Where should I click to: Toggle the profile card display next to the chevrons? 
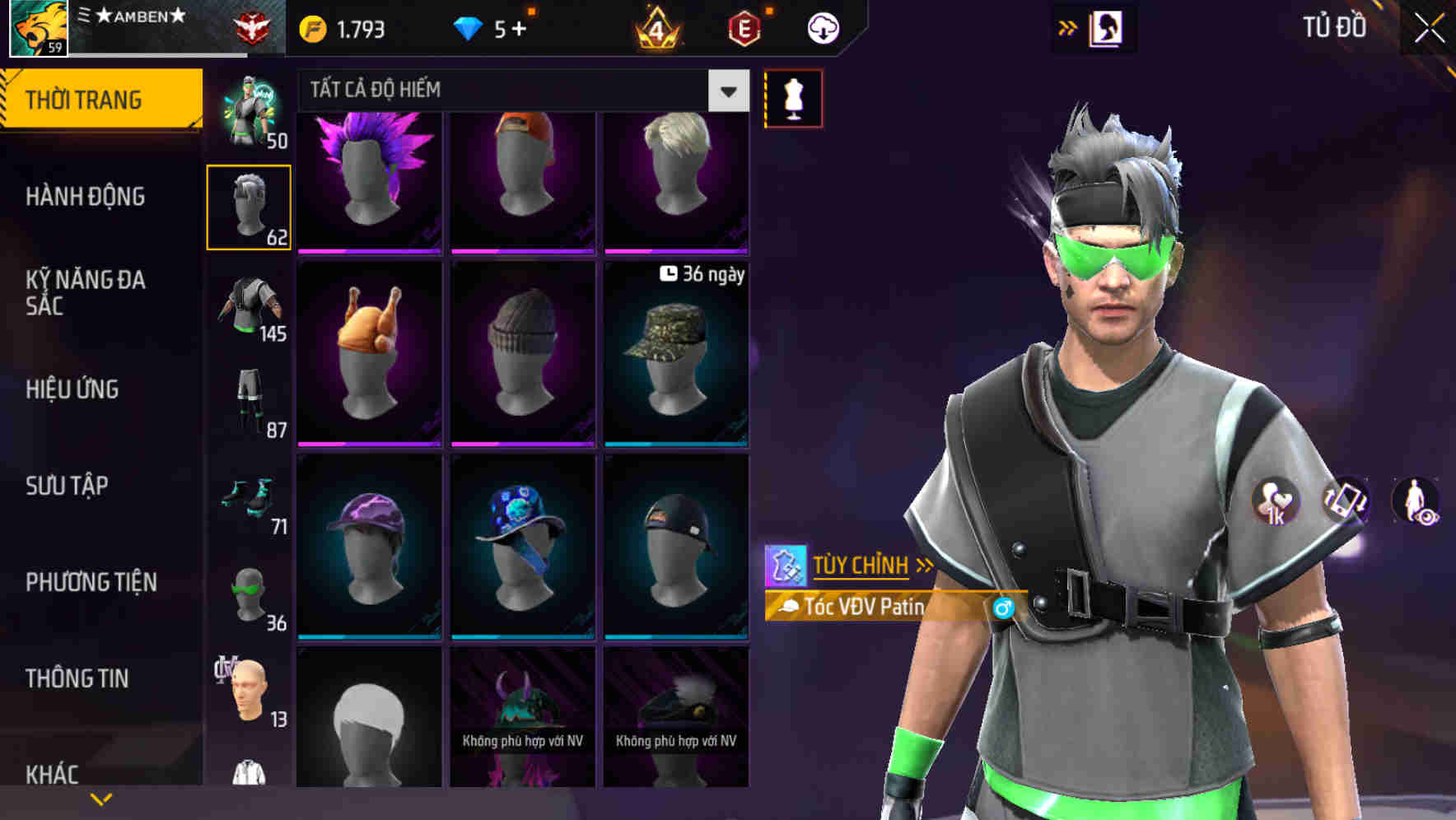click(1104, 27)
